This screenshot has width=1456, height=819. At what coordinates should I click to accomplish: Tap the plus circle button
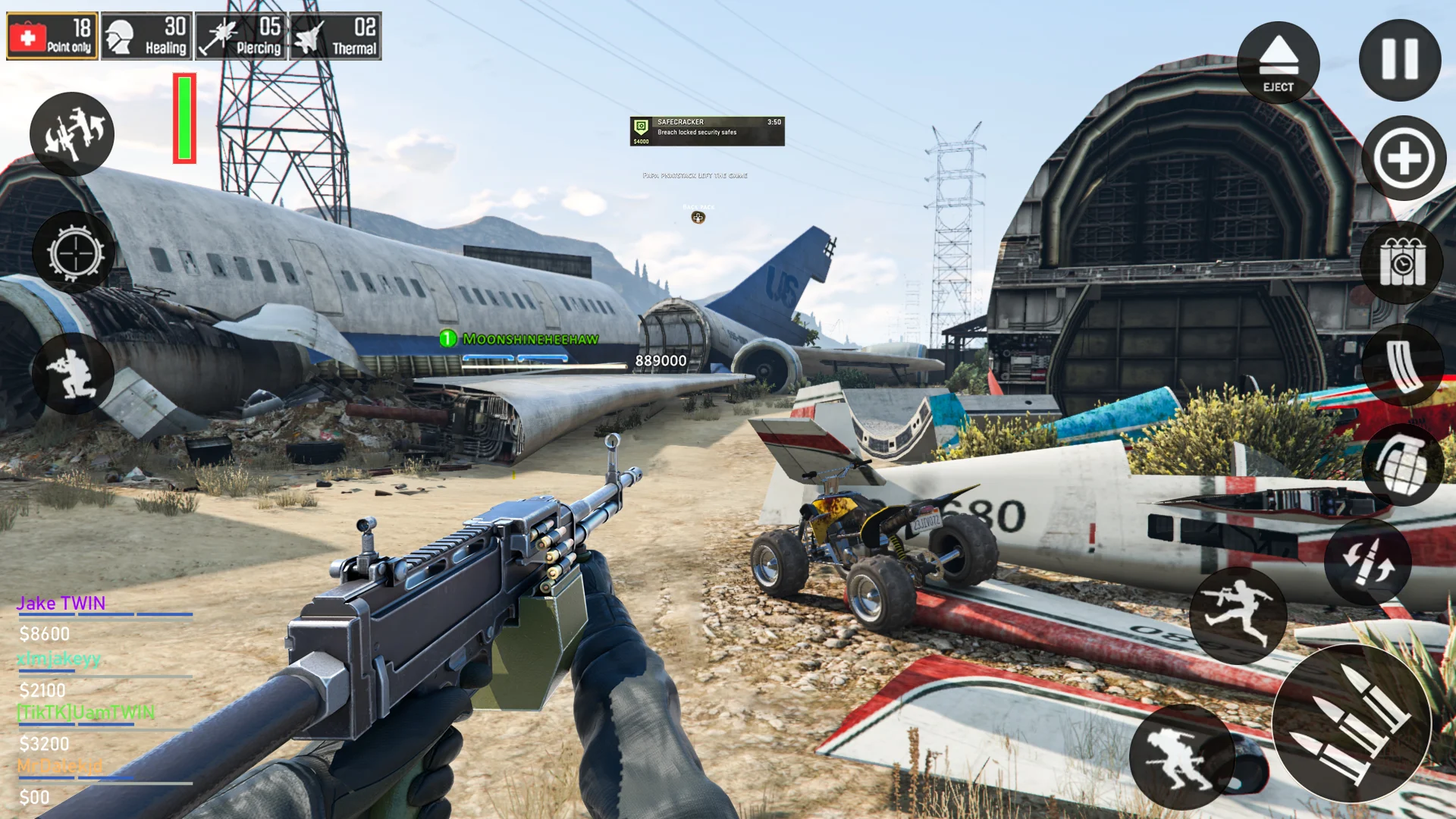pos(1403,158)
